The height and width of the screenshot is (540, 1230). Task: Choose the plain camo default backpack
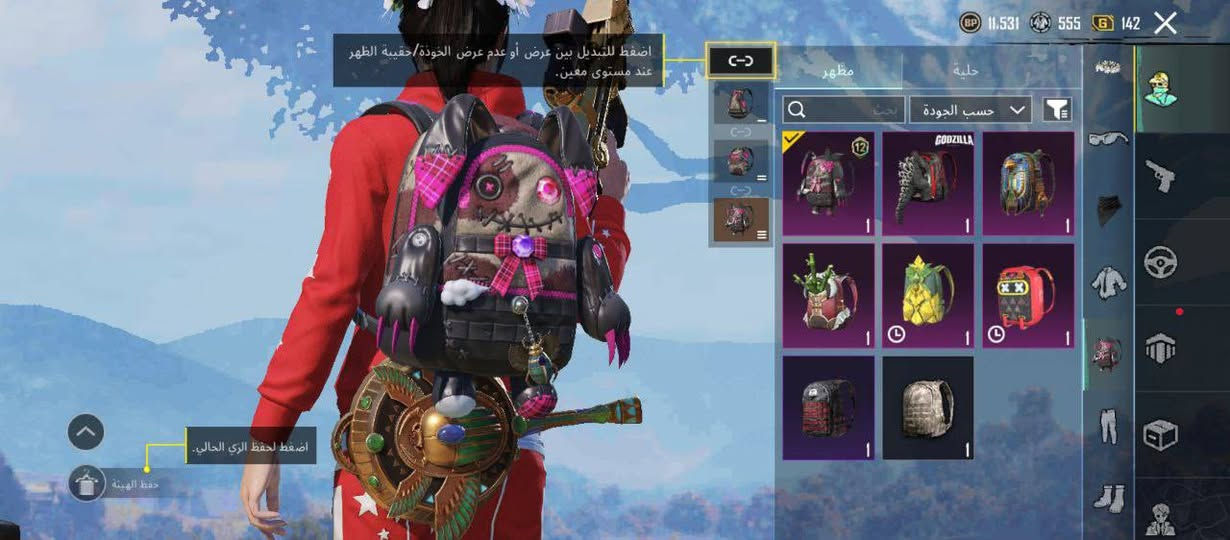point(927,408)
